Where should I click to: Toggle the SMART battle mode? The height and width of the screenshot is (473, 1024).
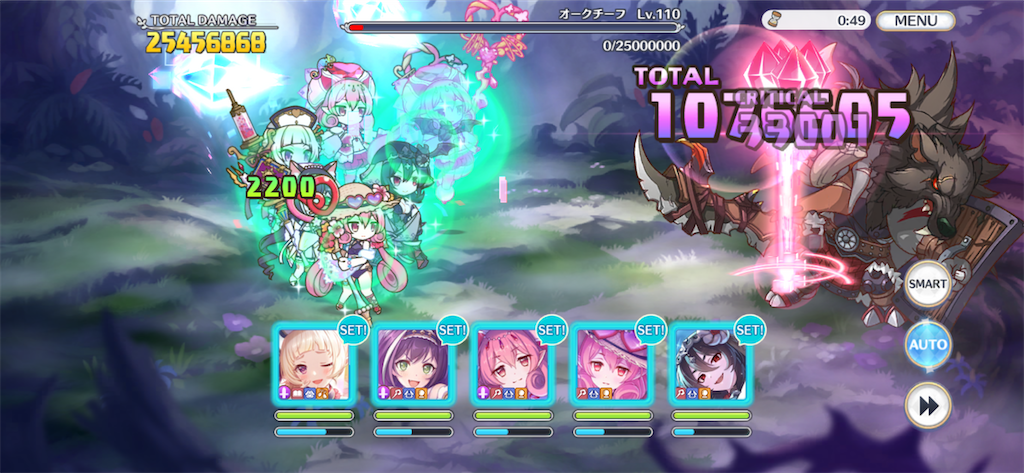coord(927,285)
